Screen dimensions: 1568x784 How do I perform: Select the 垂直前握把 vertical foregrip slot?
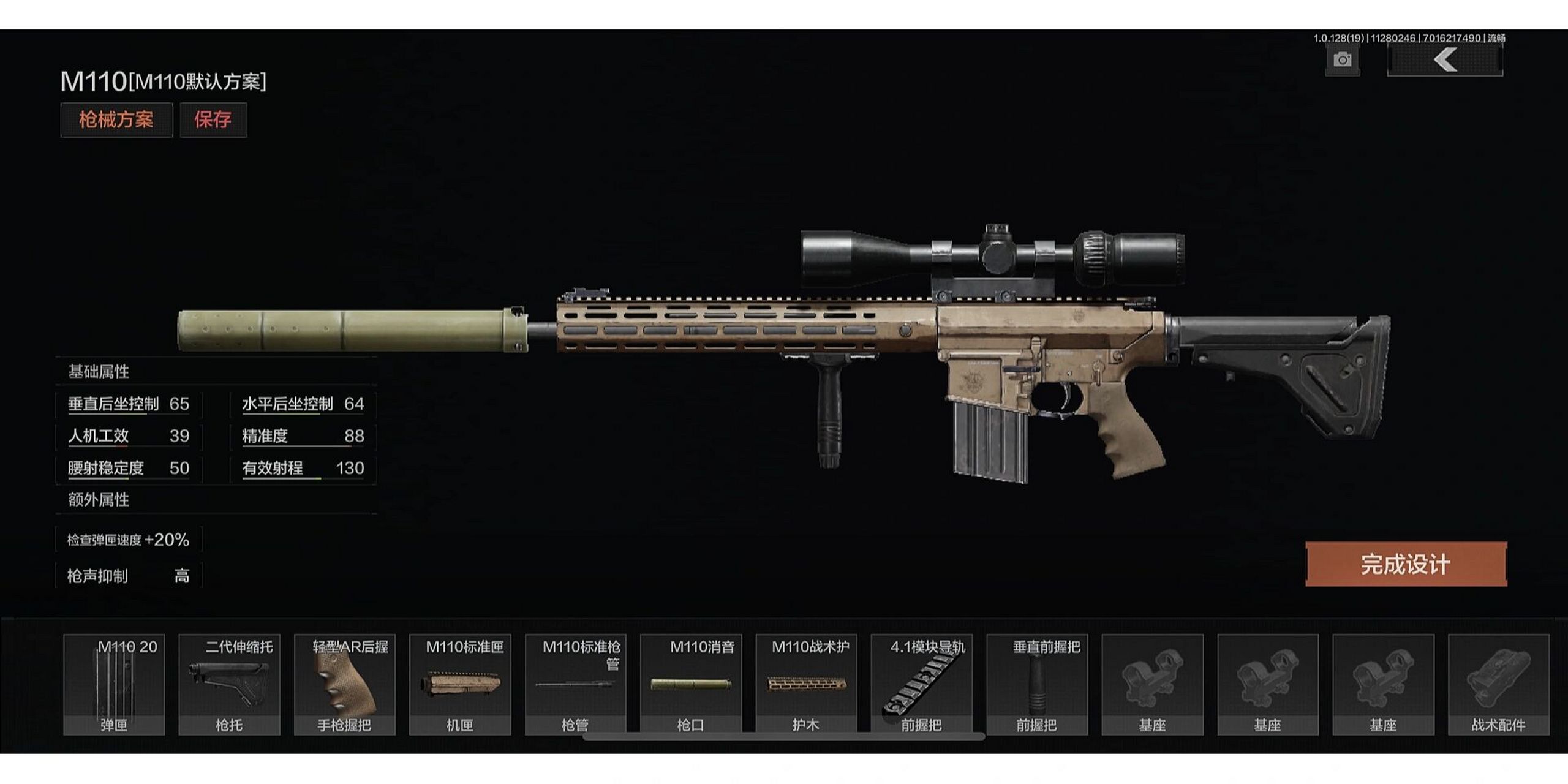[x=1037, y=684]
